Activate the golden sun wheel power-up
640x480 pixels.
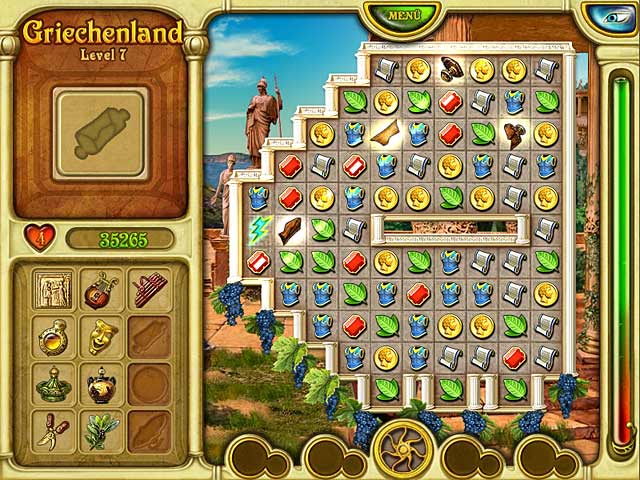click(x=403, y=448)
